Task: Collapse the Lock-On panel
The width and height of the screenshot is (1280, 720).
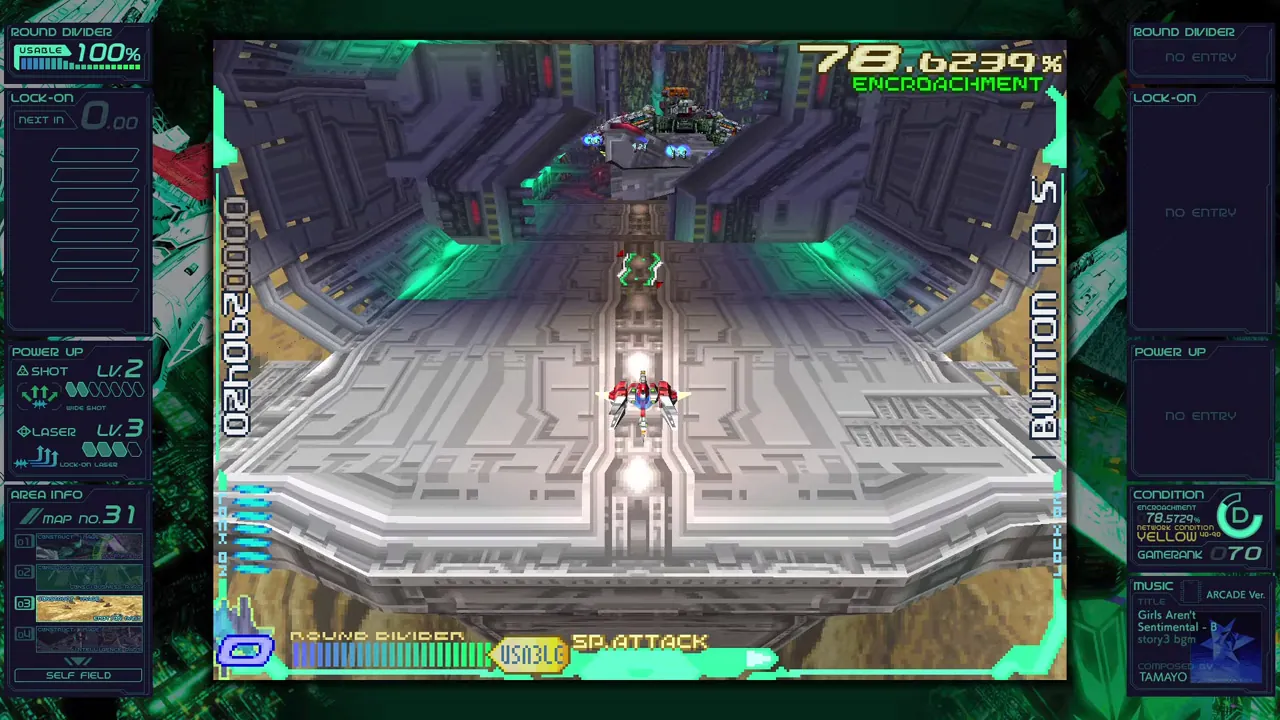Action: point(42,98)
